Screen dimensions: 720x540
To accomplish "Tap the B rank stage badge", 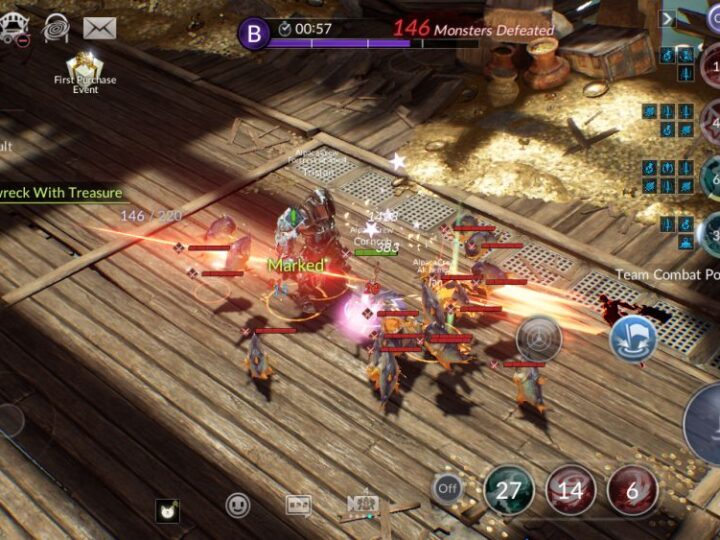I will coord(253,33).
